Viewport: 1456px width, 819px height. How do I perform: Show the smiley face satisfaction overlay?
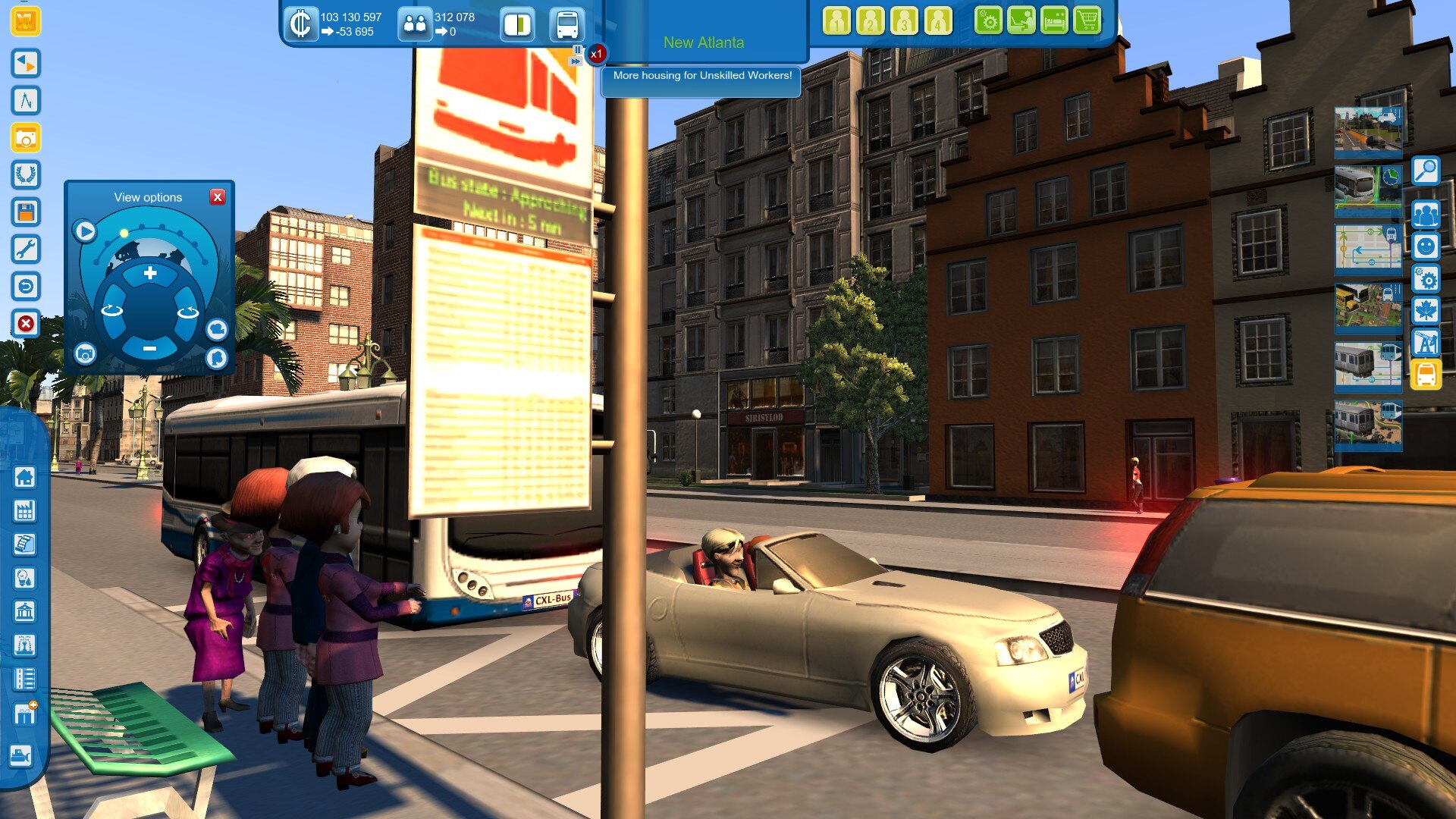(1426, 246)
